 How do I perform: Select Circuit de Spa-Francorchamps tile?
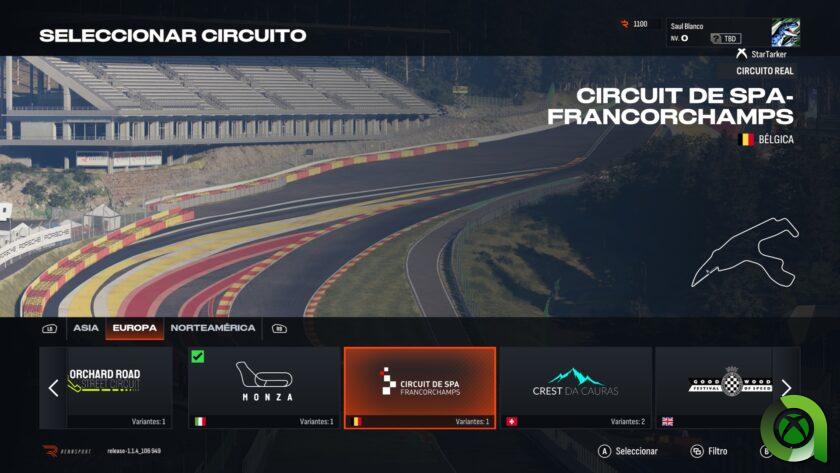point(420,387)
